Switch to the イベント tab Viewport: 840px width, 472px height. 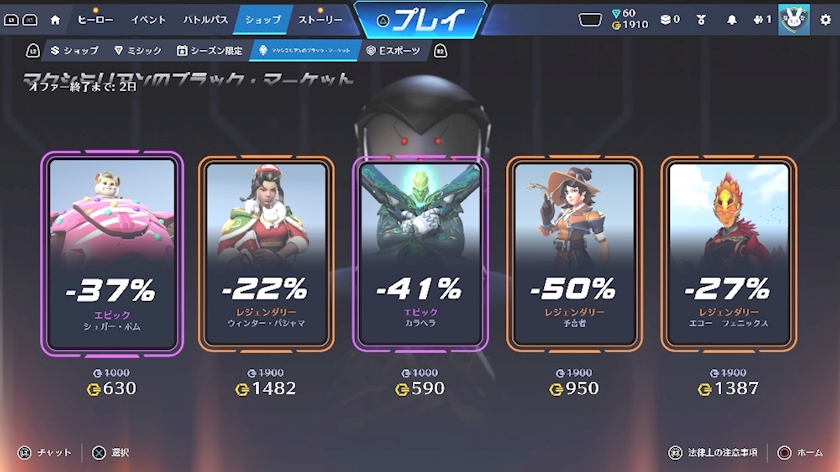[149, 19]
